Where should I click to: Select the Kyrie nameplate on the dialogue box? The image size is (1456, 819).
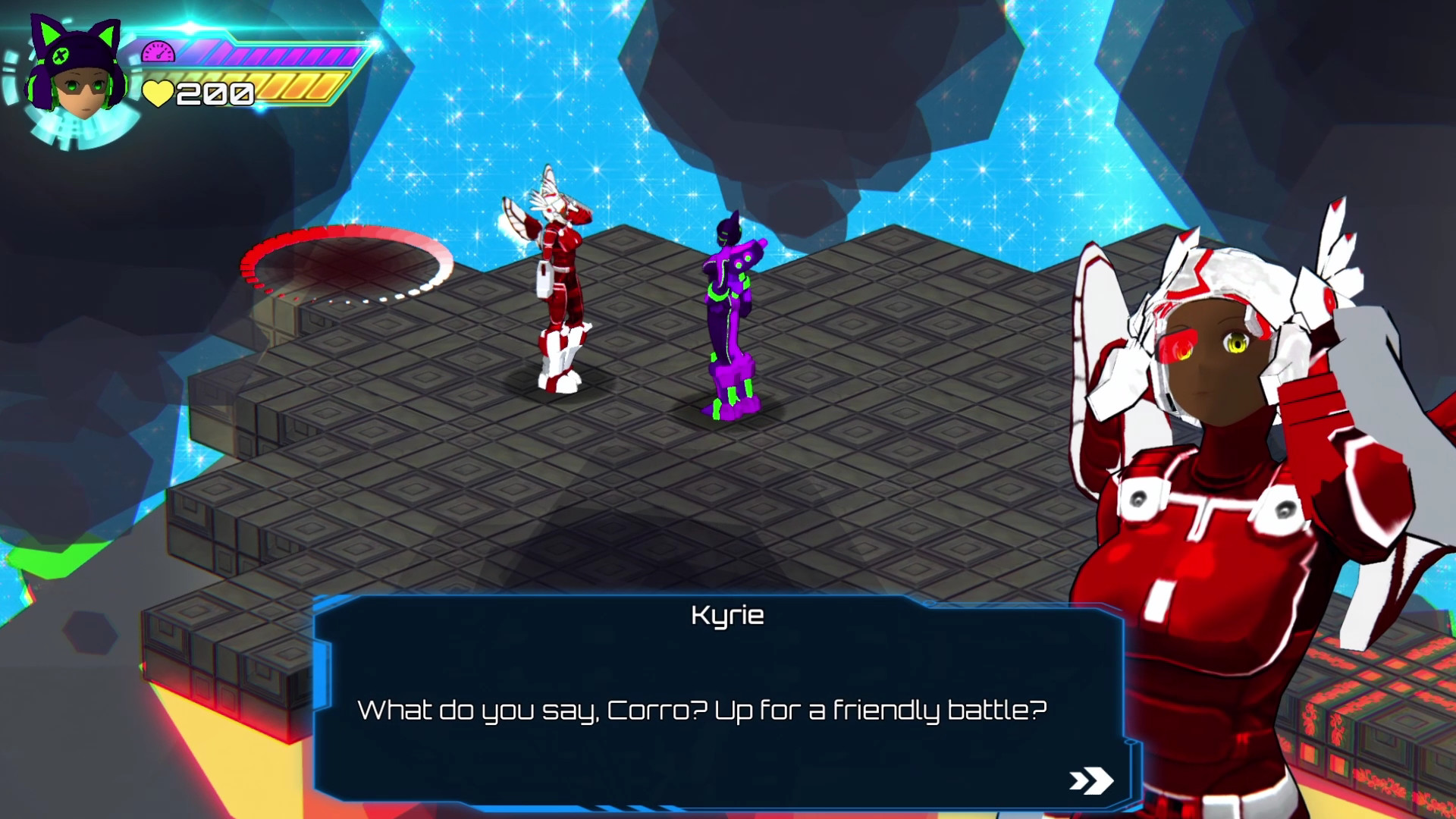coord(729,616)
